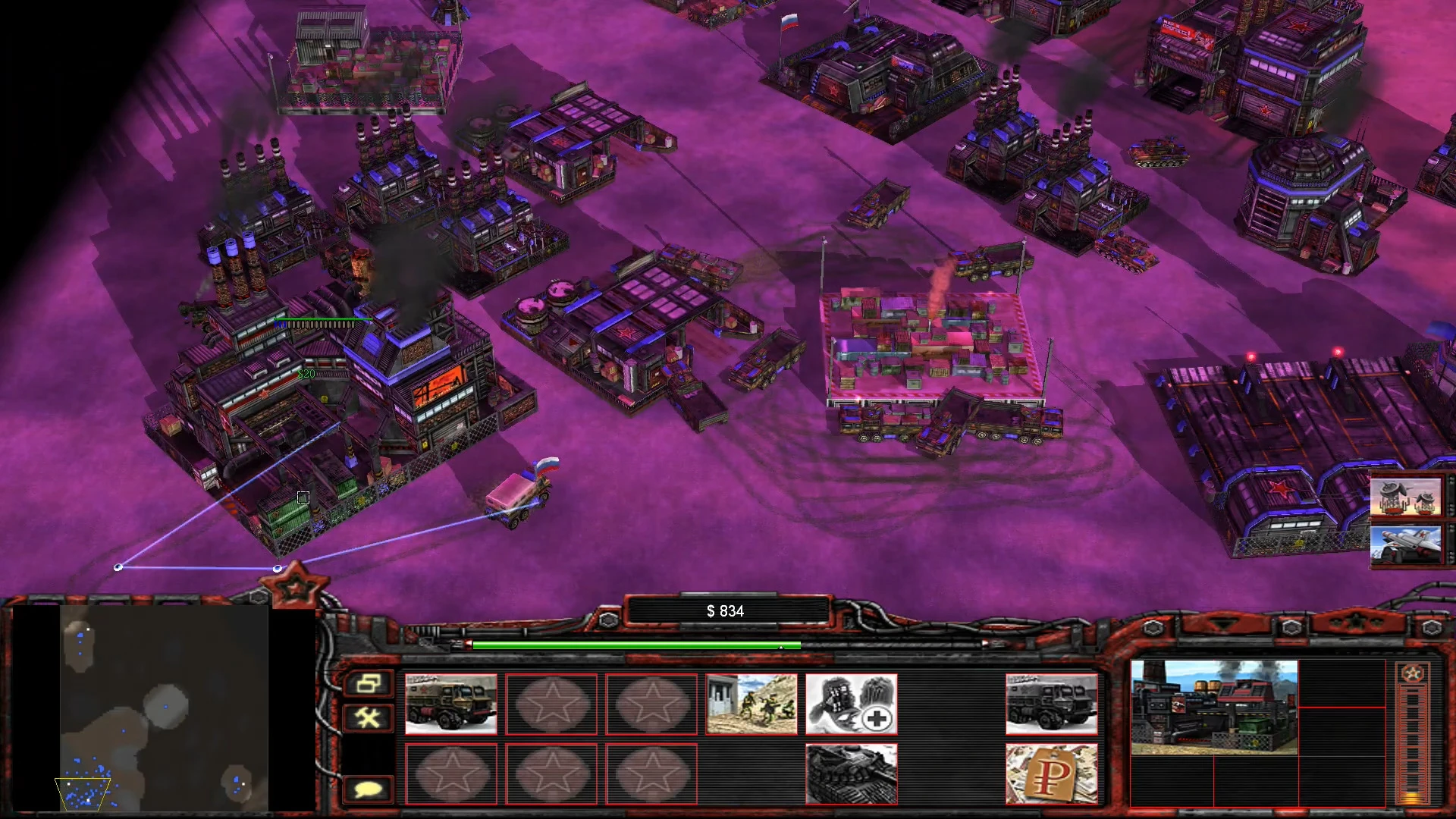The width and height of the screenshot is (1456, 819).
Task: Activate the jet strike special power
Action: pyautogui.click(x=1407, y=546)
